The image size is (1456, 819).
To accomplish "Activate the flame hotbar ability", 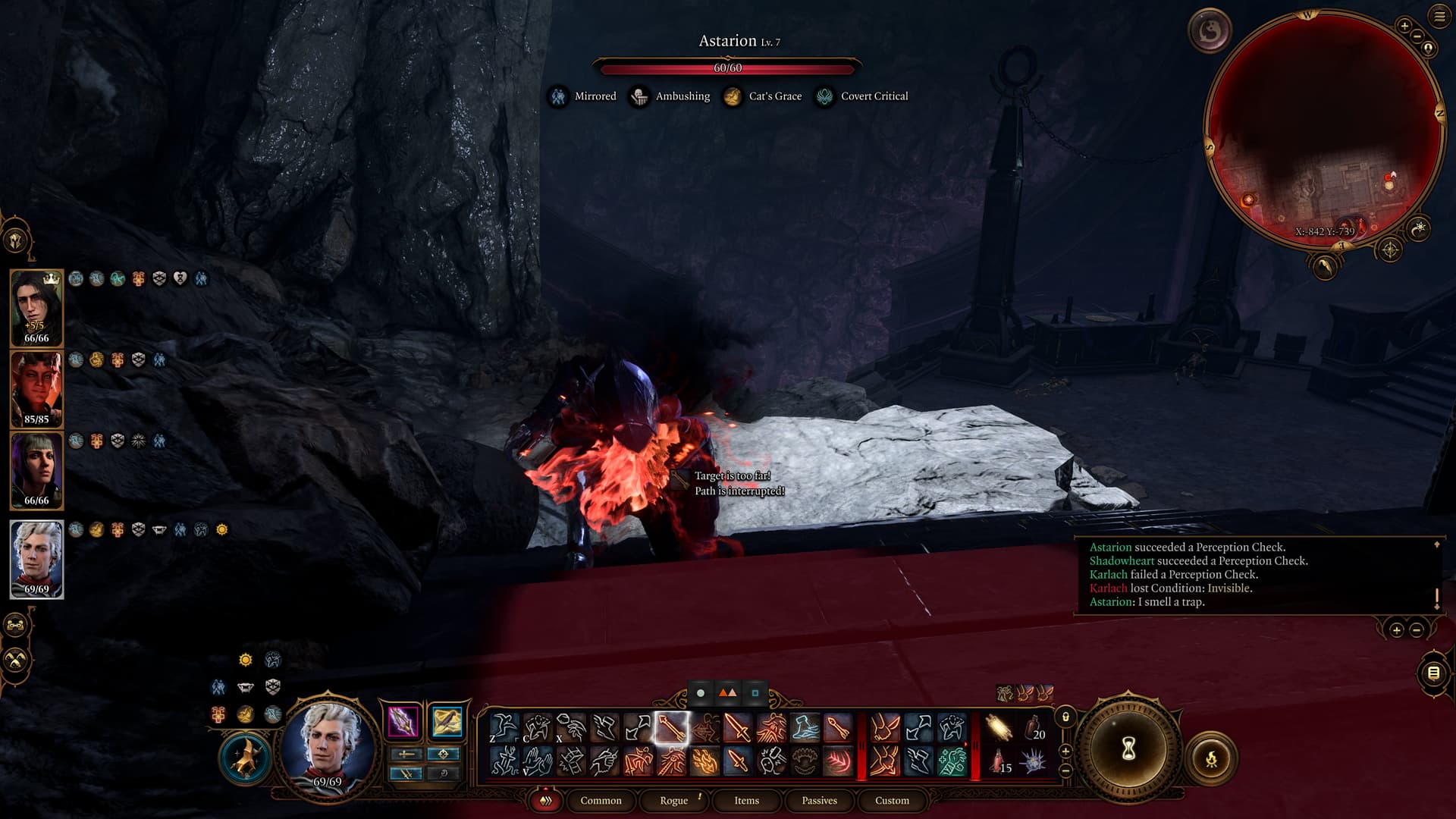I will pyautogui.click(x=704, y=761).
